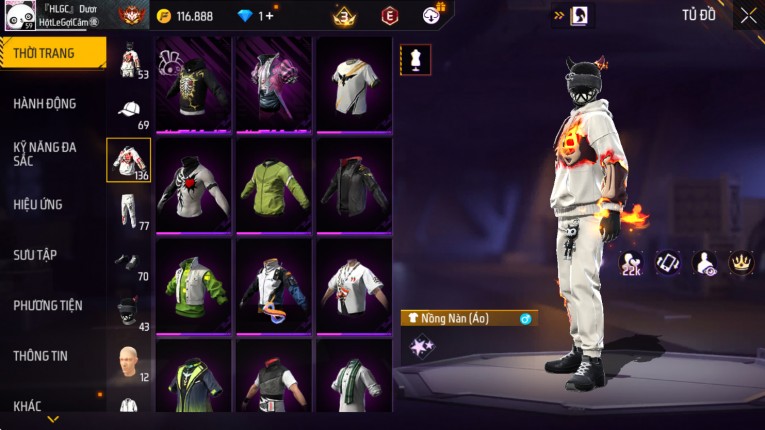Toggle the character view eye icon
Viewport: 765px width, 430px height.
click(704, 262)
